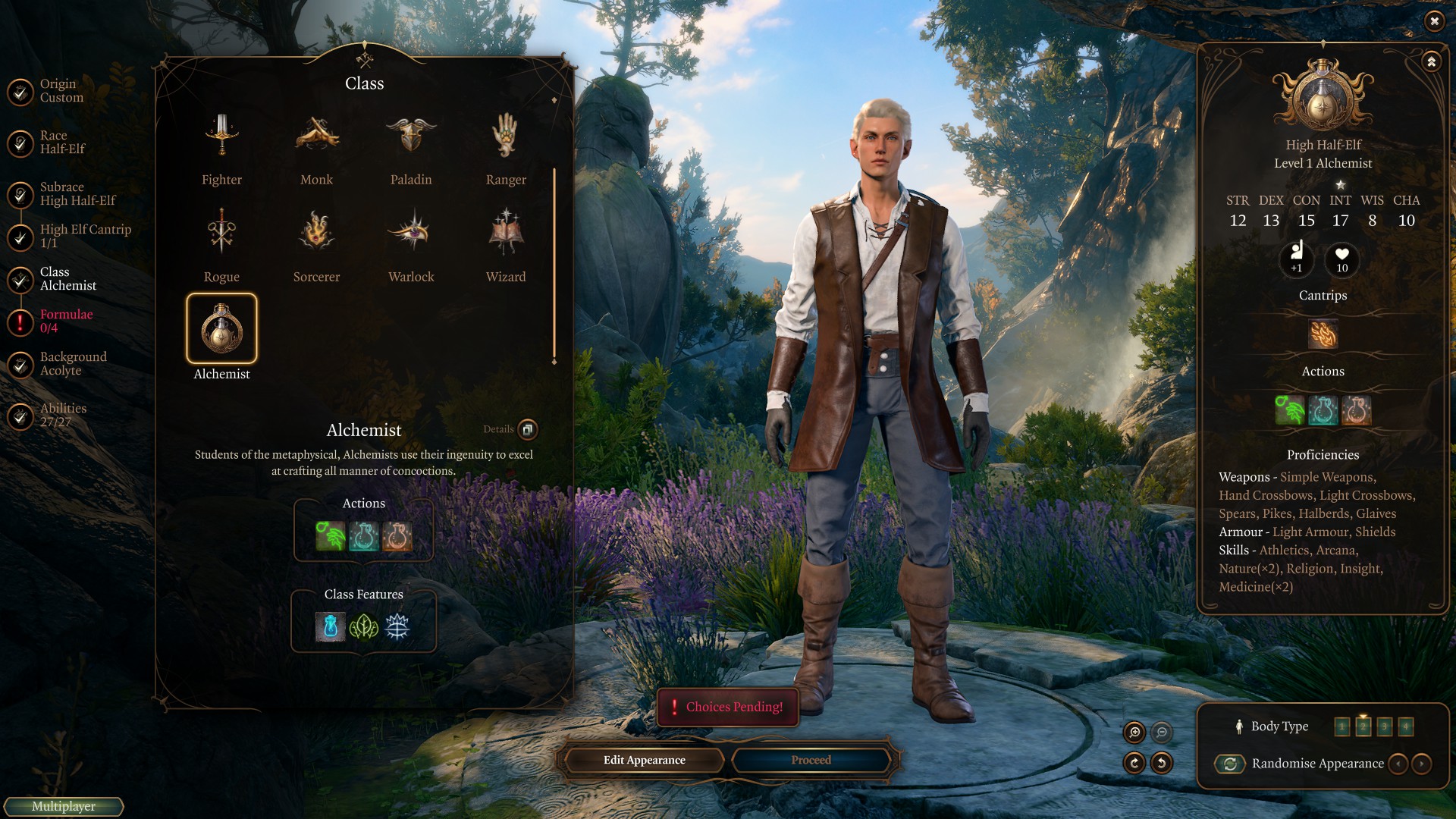The width and height of the screenshot is (1456, 819).
Task: Select the Alchemist class tile
Action: [221, 329]
